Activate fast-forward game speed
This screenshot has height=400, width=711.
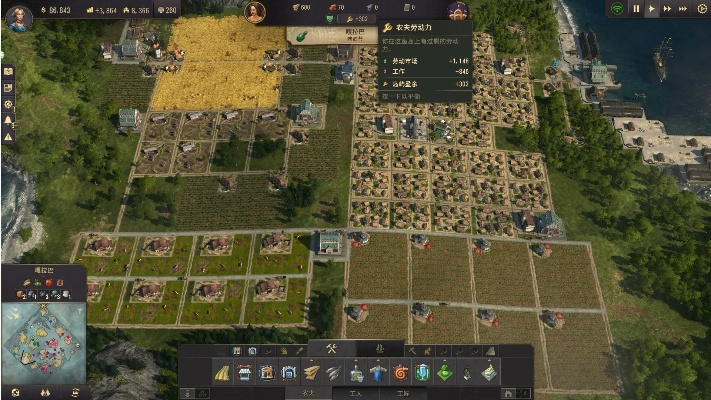[669, 8]
